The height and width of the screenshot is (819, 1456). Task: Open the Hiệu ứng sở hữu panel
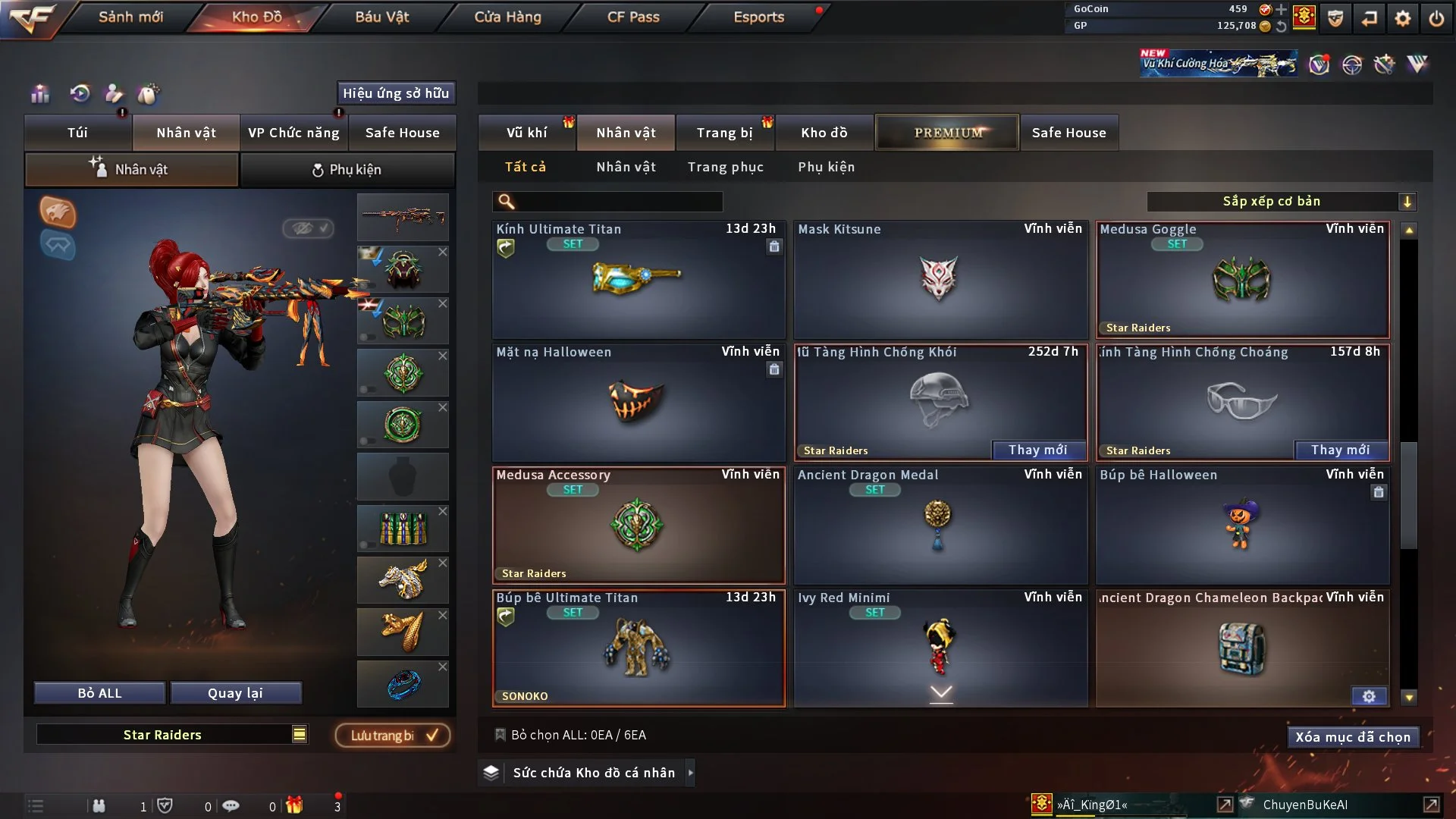[x=395, y=93]
